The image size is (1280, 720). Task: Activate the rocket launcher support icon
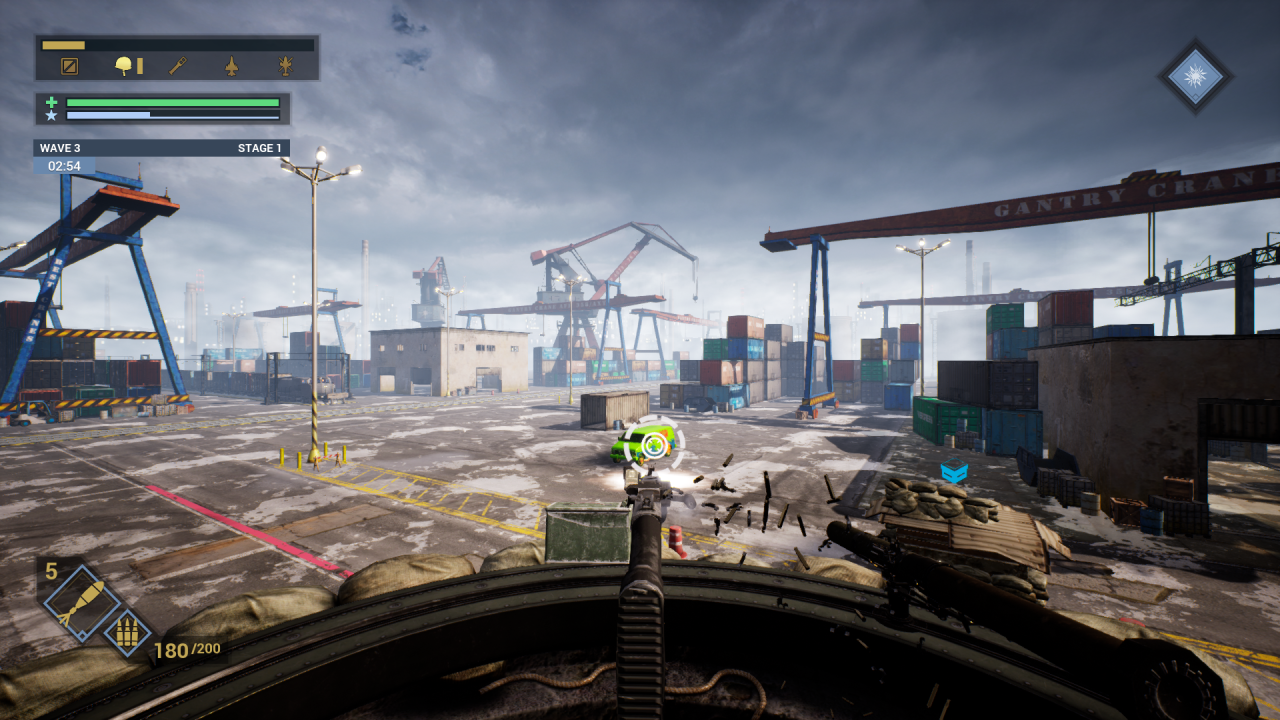pyautogui.click(x=177, y=66)
